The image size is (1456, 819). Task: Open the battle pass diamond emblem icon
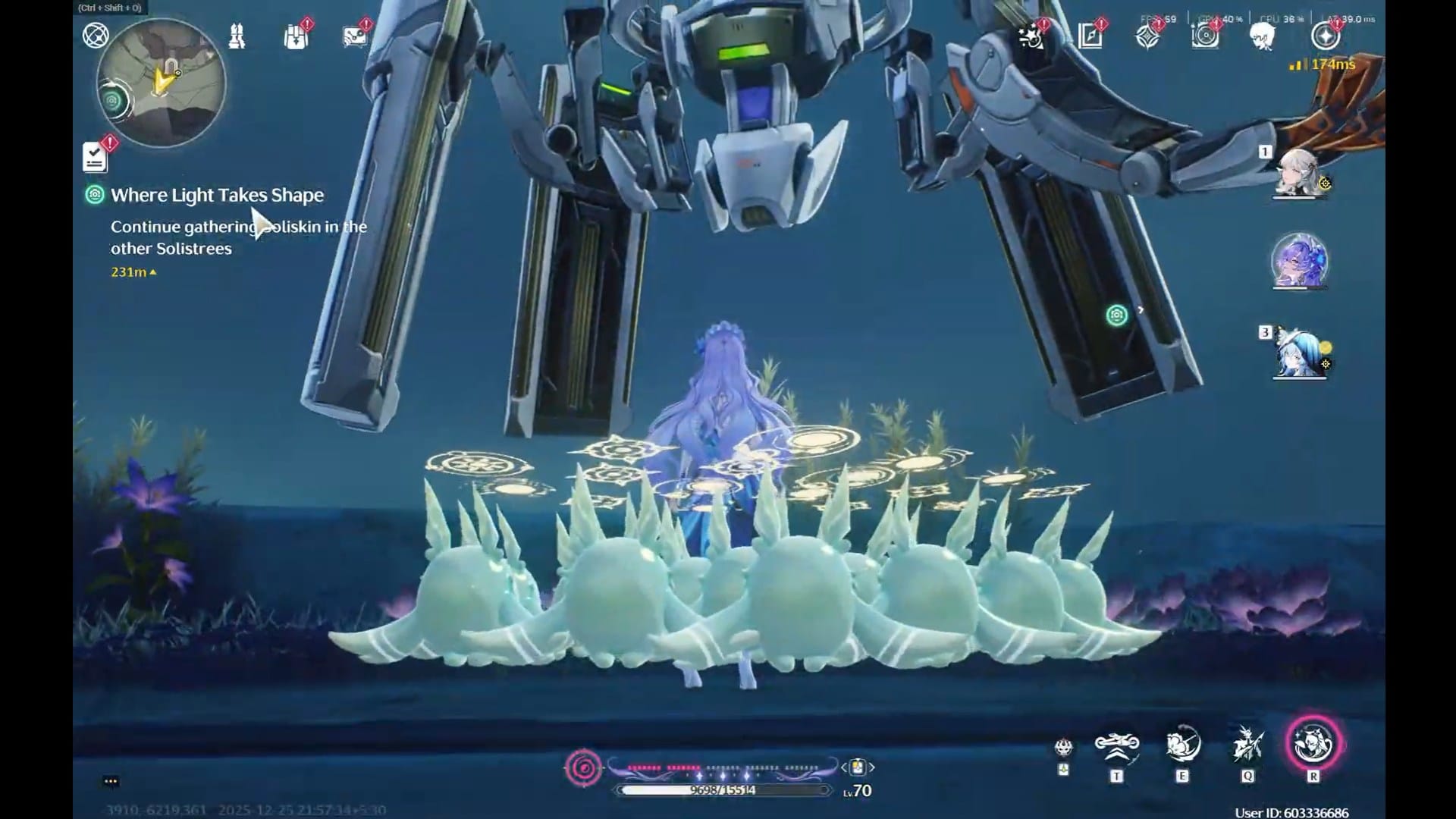(x=1147, y=38)
